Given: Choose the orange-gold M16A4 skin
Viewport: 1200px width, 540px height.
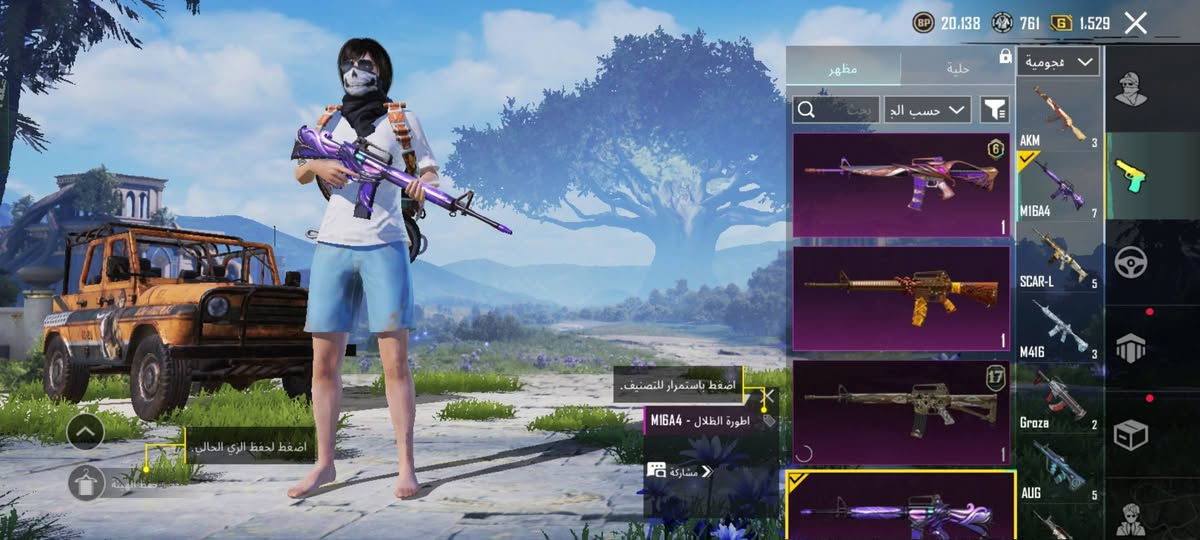Looking at the screenshot, I should pos(901,298).
